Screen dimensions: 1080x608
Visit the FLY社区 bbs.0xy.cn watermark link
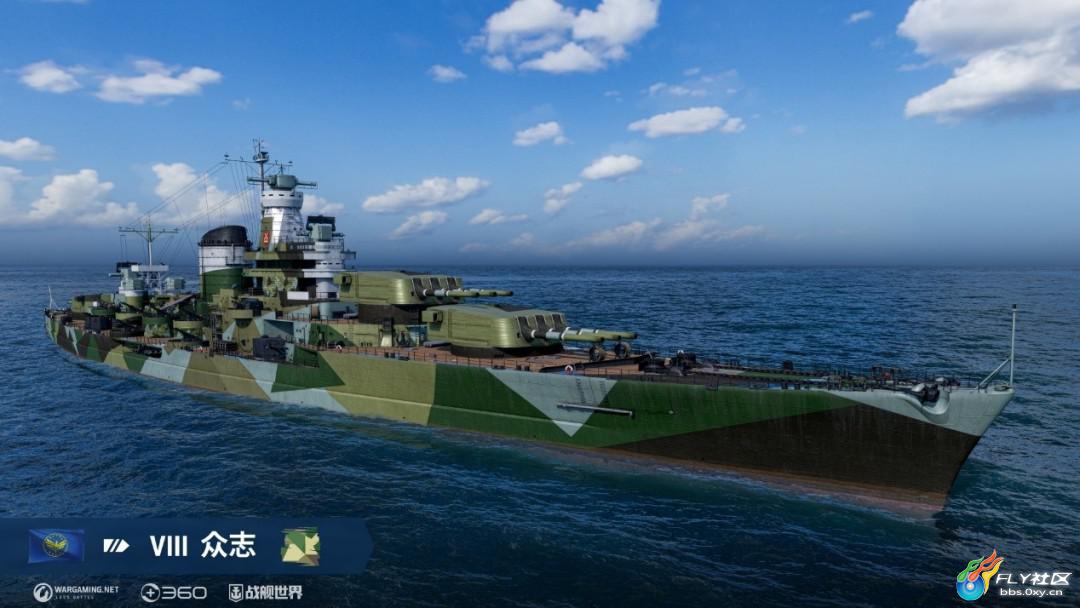(1013, 579)
